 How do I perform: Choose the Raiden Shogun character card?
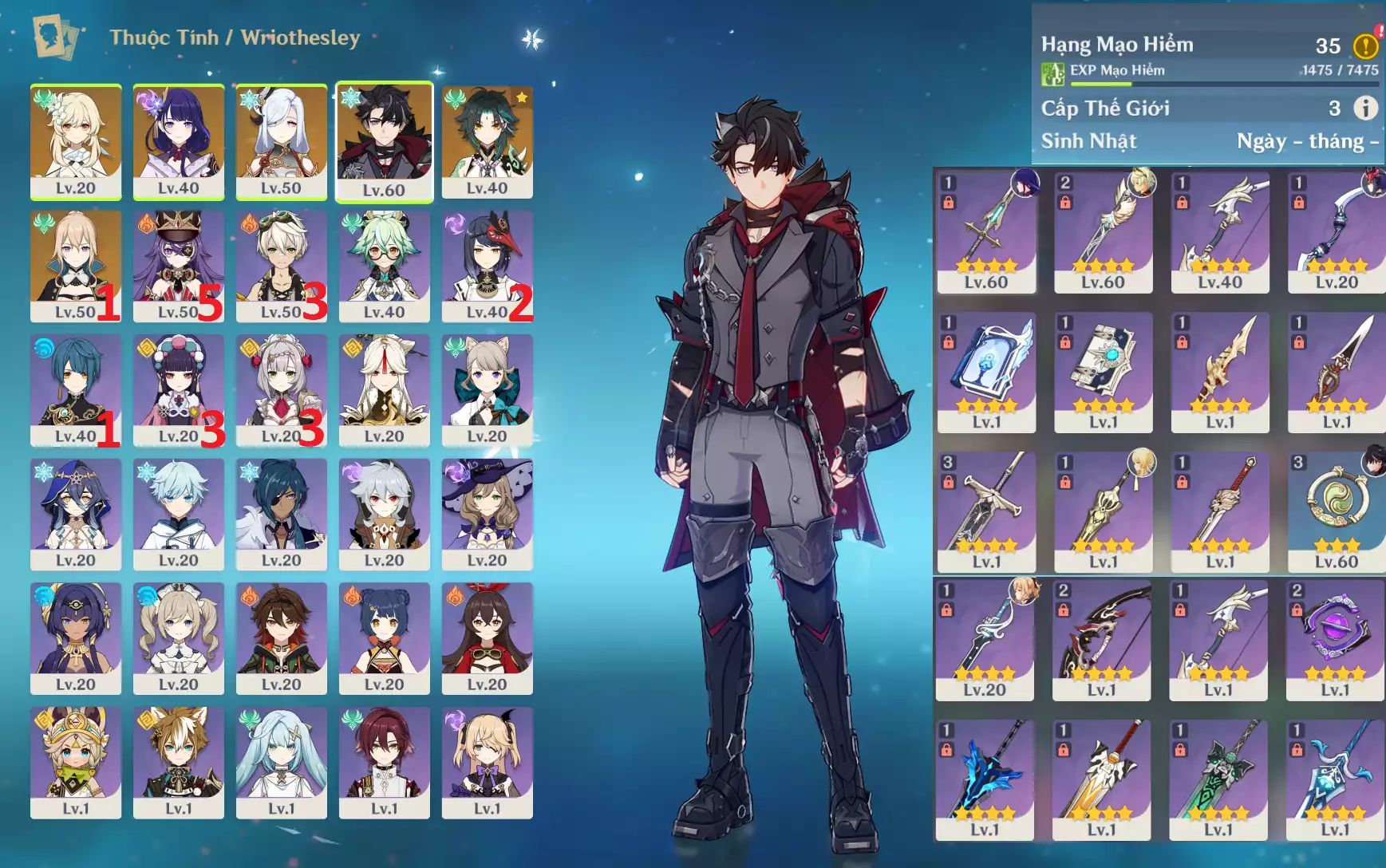(178, 142)
